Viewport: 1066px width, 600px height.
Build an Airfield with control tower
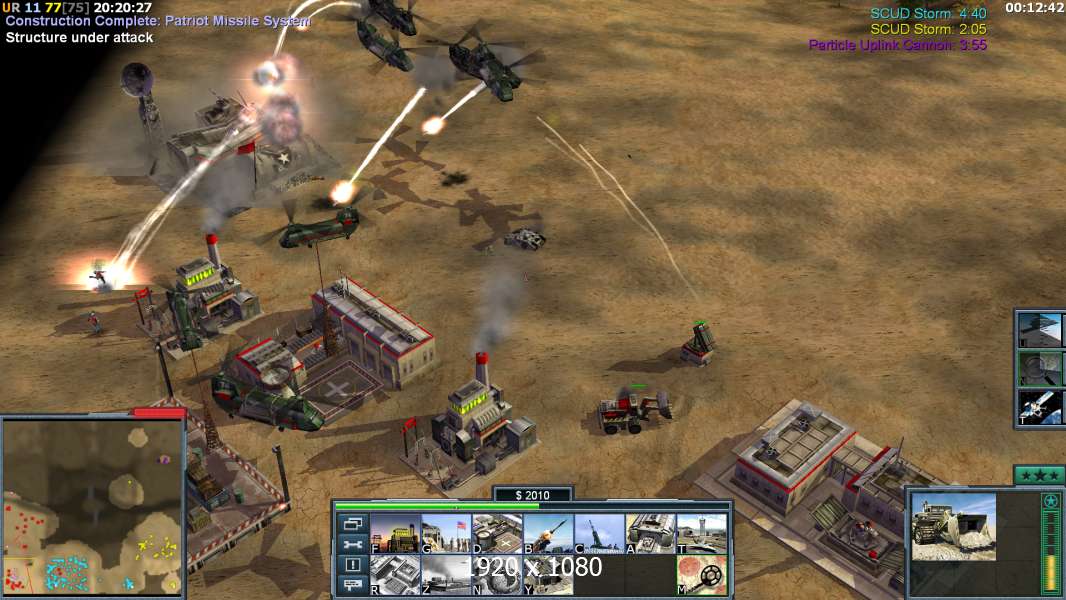[701, 534]
